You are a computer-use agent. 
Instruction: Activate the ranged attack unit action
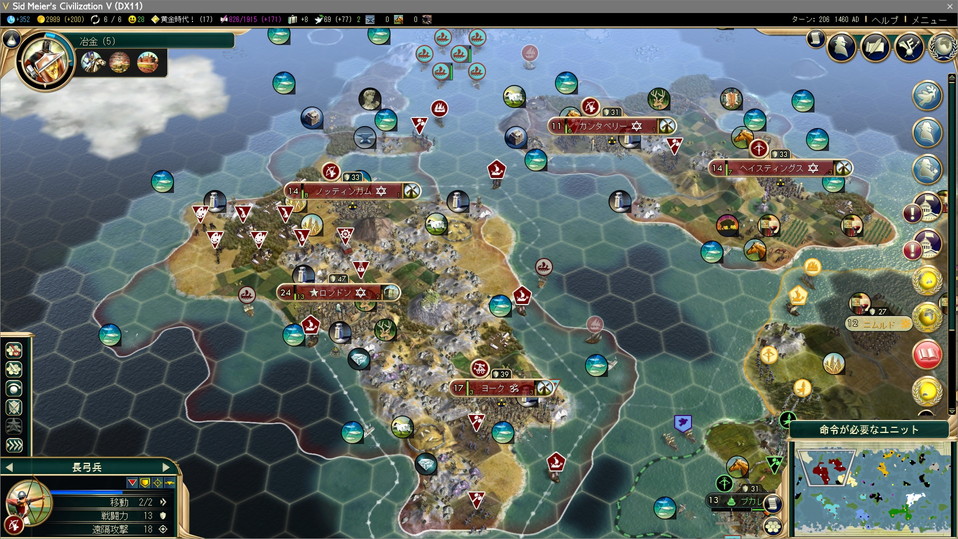(14, 353)
